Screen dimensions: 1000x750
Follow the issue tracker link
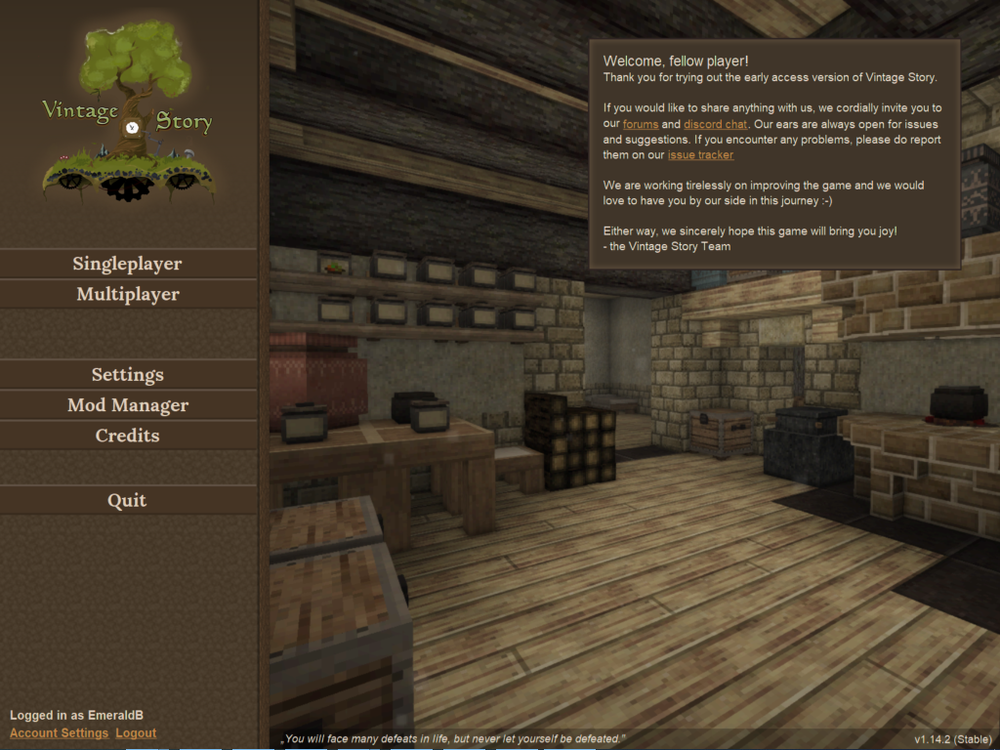click(x=700, y=155)
